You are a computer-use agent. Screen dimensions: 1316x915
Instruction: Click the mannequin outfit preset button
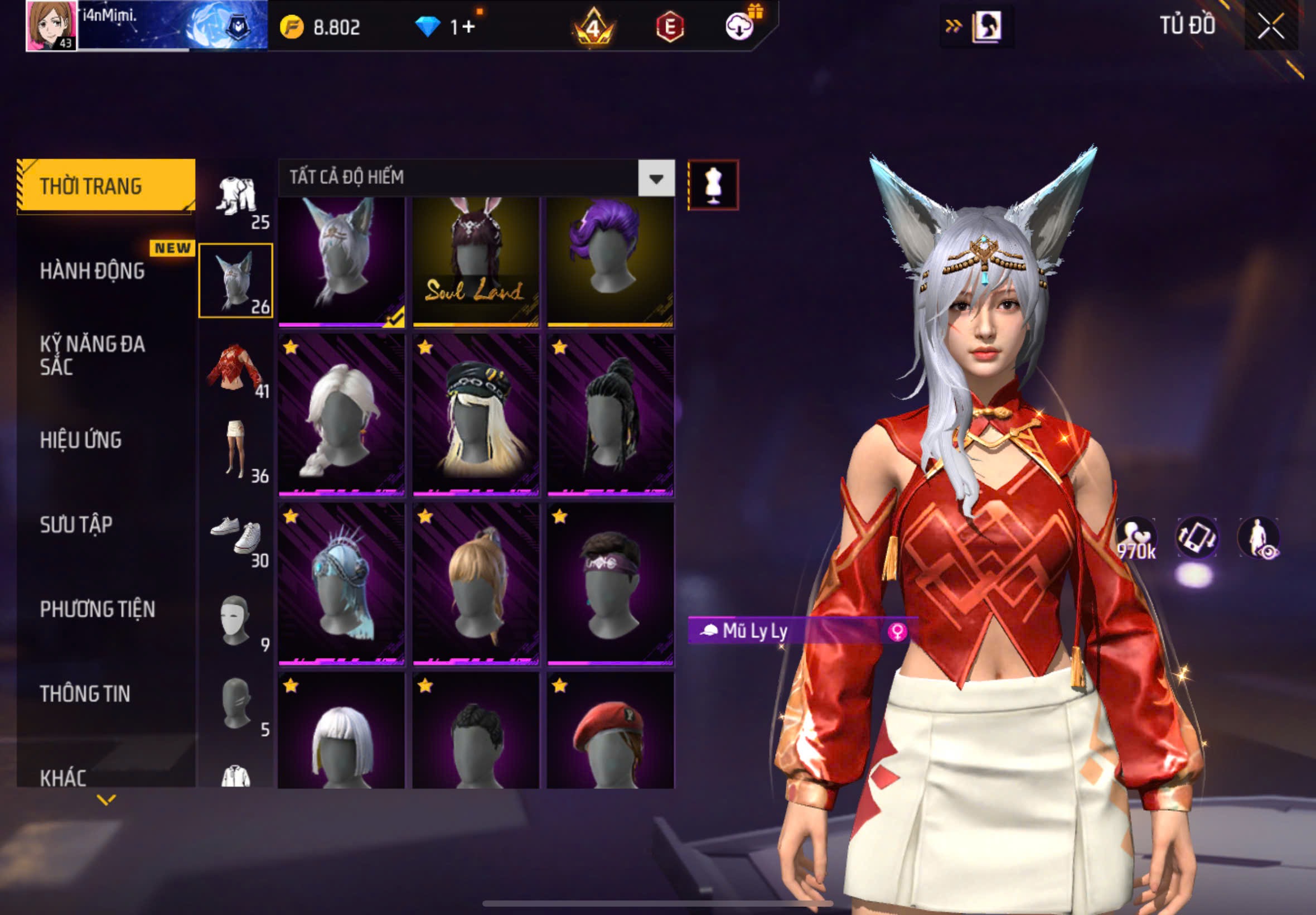713,185
